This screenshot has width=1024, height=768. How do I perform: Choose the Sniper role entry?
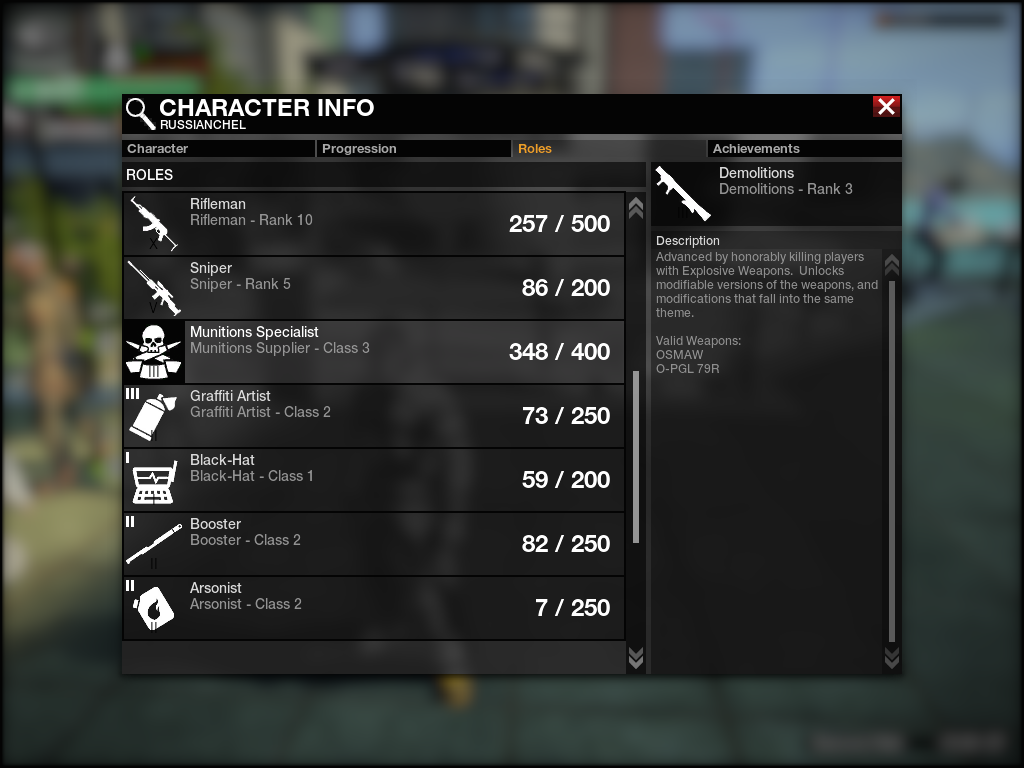(x=374, y=288)
